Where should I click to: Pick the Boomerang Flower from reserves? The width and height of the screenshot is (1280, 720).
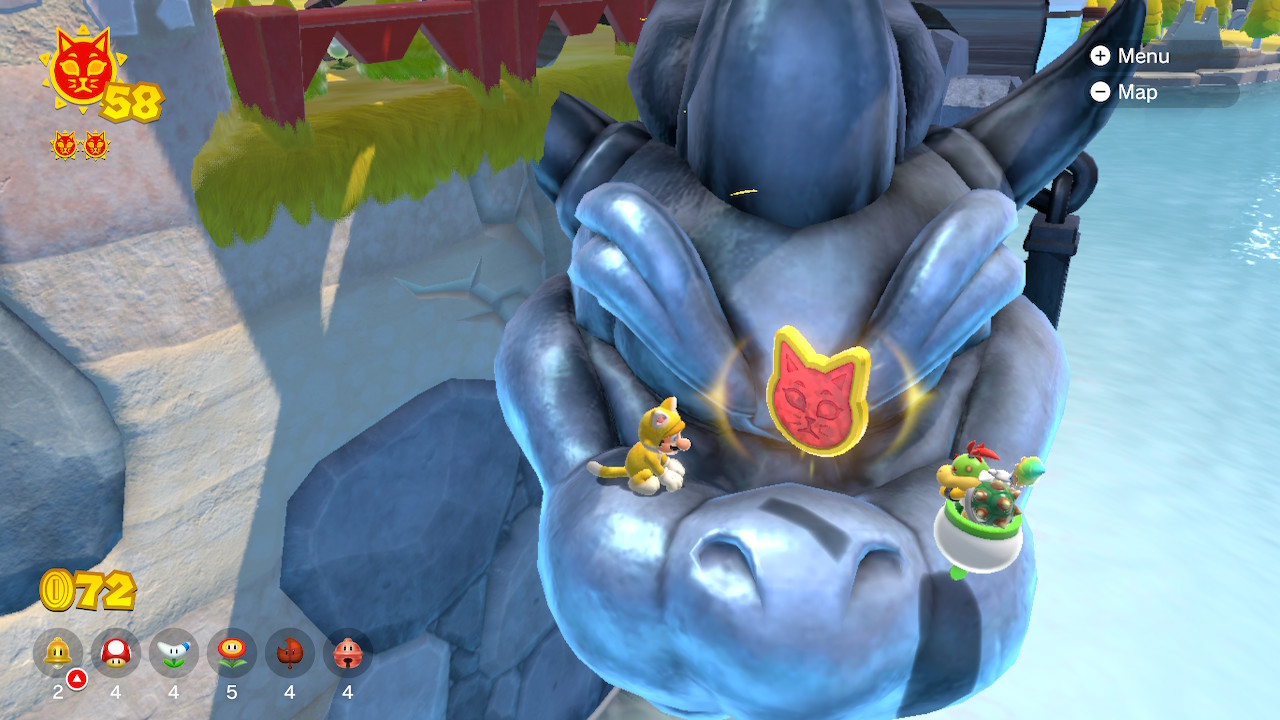pyautogui.click(x=174, y=654)
